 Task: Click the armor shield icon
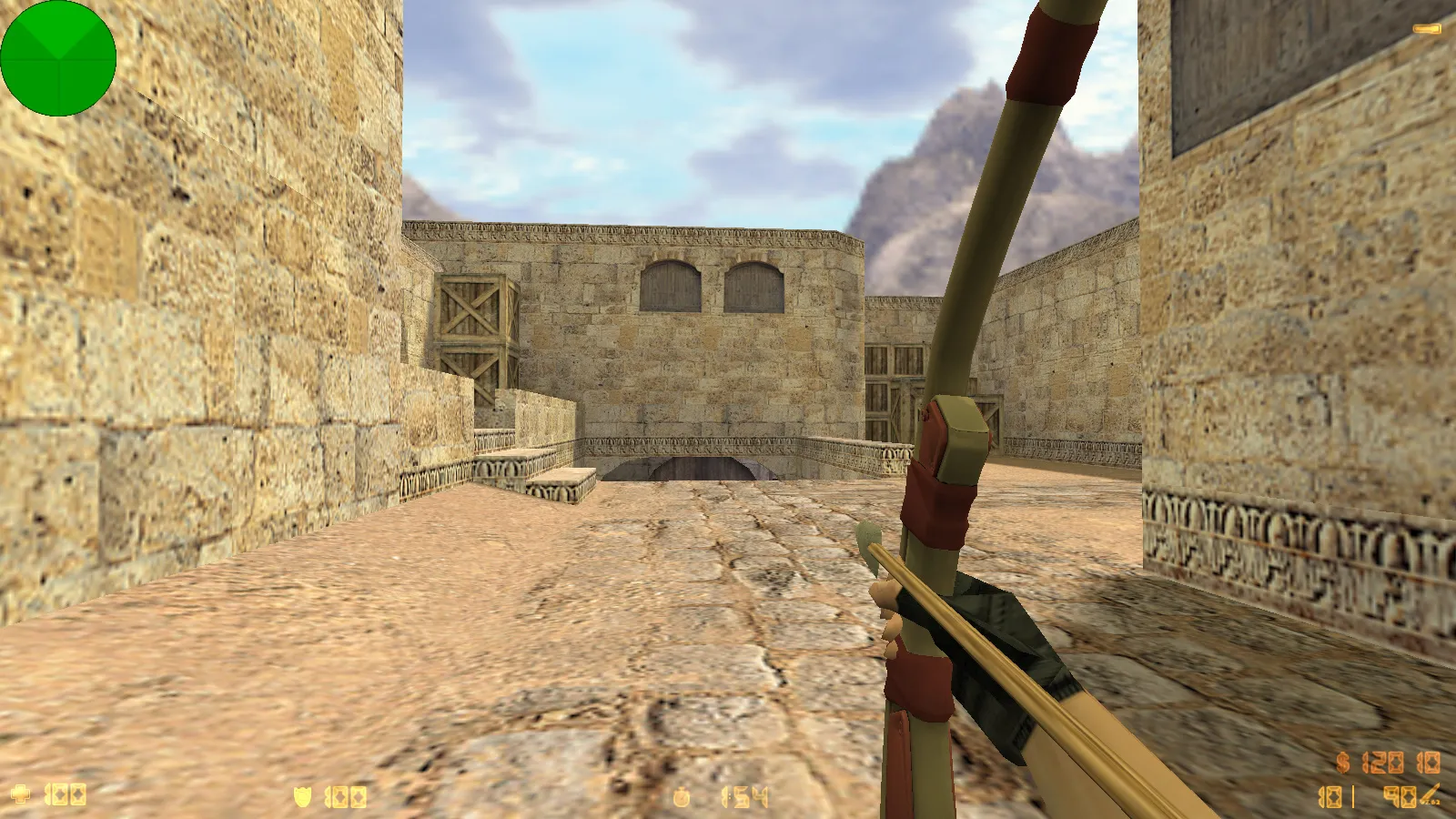[304, 798]
